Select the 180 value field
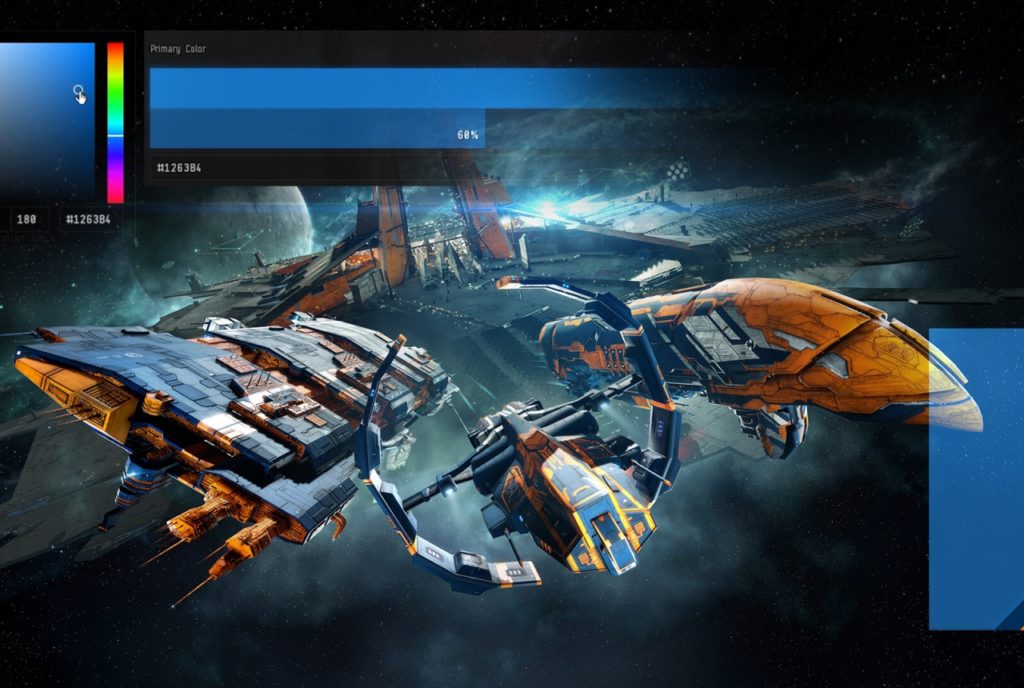 coord(27,218)
